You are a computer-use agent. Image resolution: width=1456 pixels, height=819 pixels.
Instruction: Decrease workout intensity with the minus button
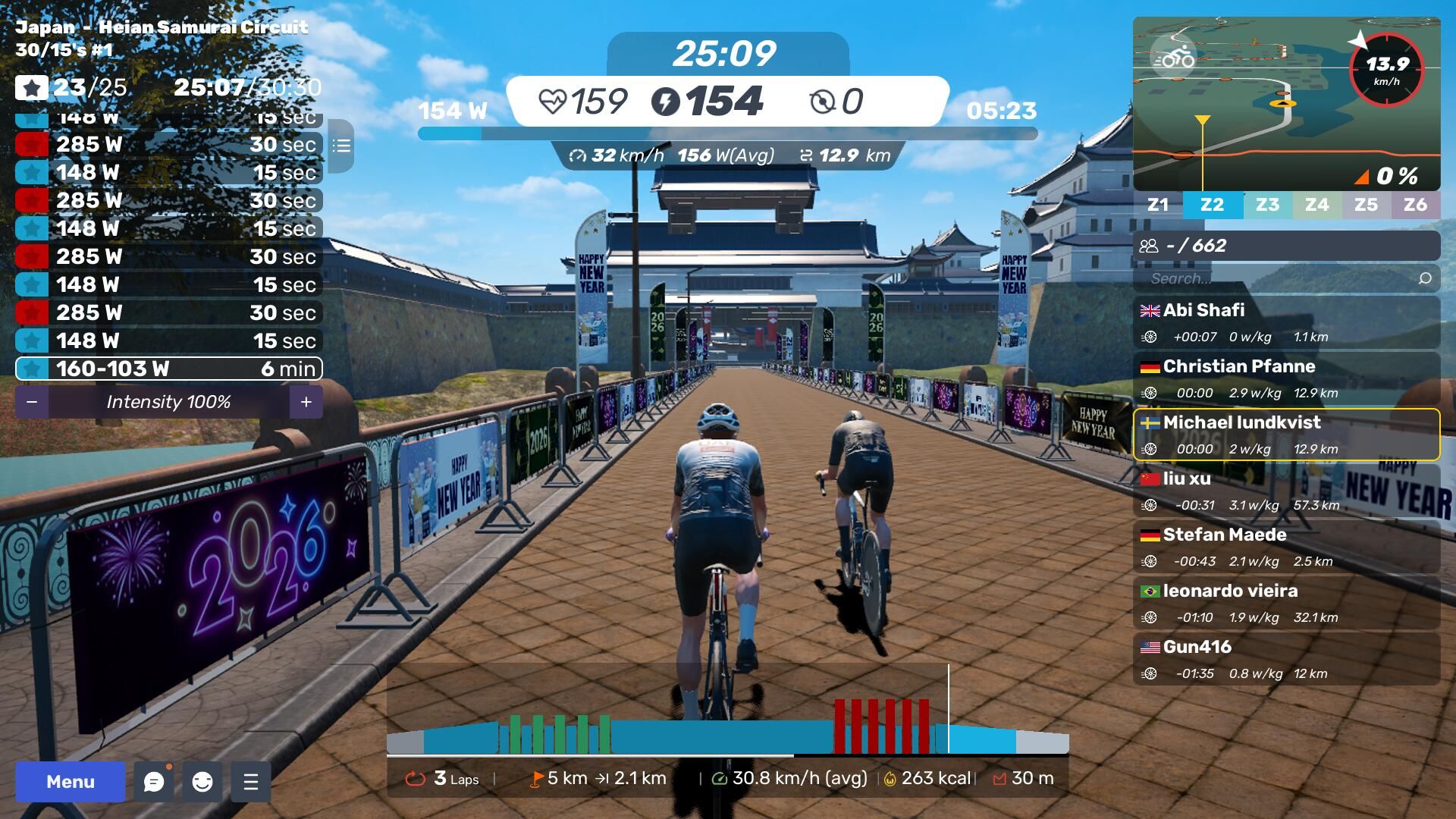tap(32, 402)
